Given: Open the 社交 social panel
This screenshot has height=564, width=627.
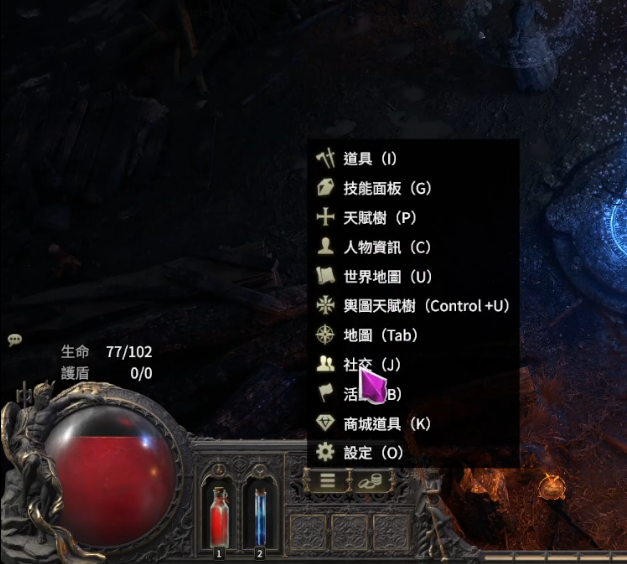Looking at the screenshot, I should (372, 365).
